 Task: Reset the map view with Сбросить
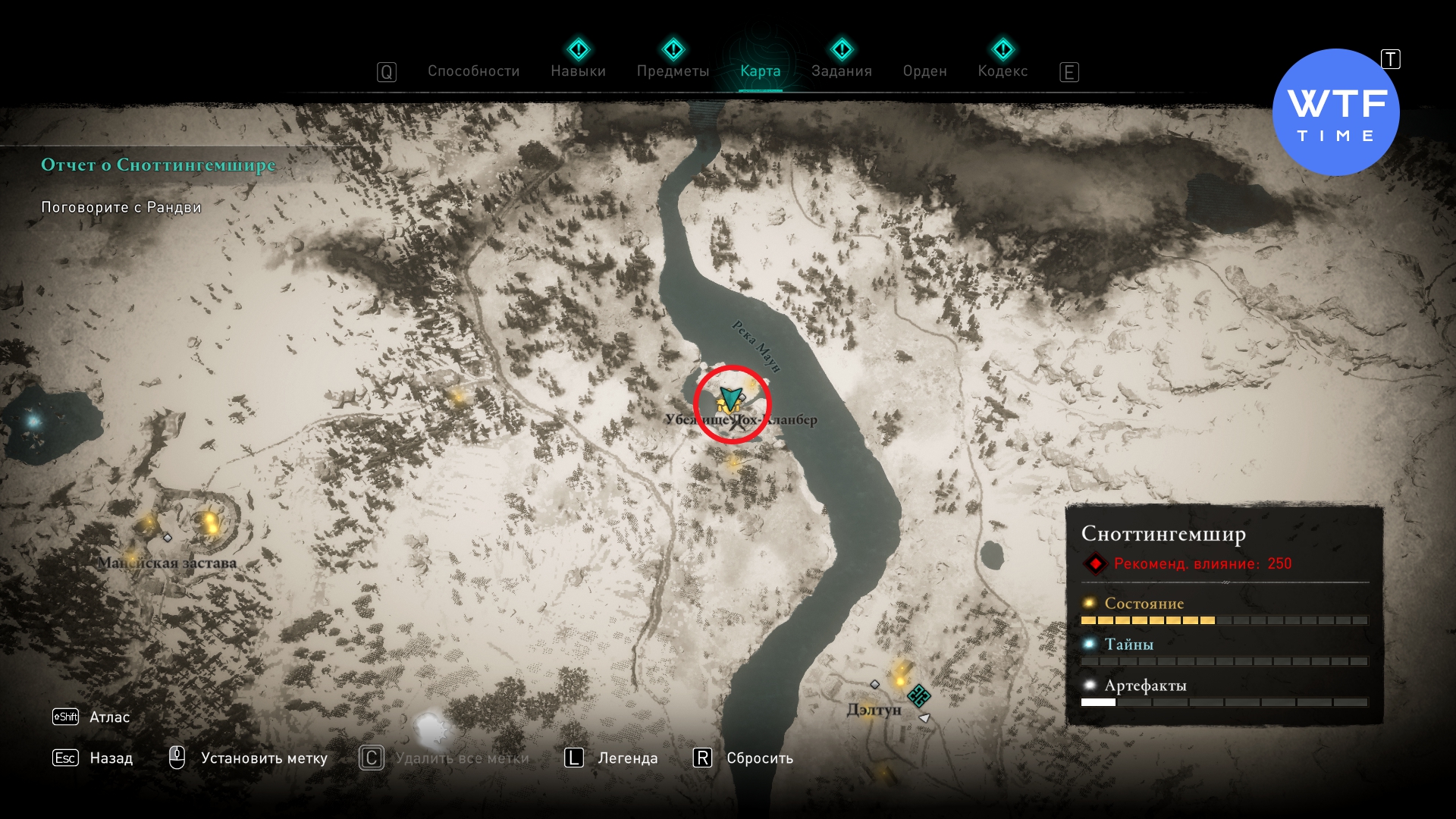(x=759, y=758)
